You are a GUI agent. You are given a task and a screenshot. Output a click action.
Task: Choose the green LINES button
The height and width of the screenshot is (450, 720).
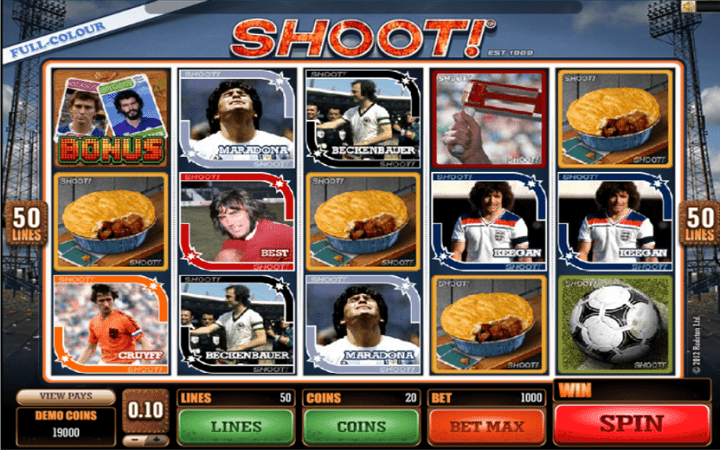[x=234, y=425]
